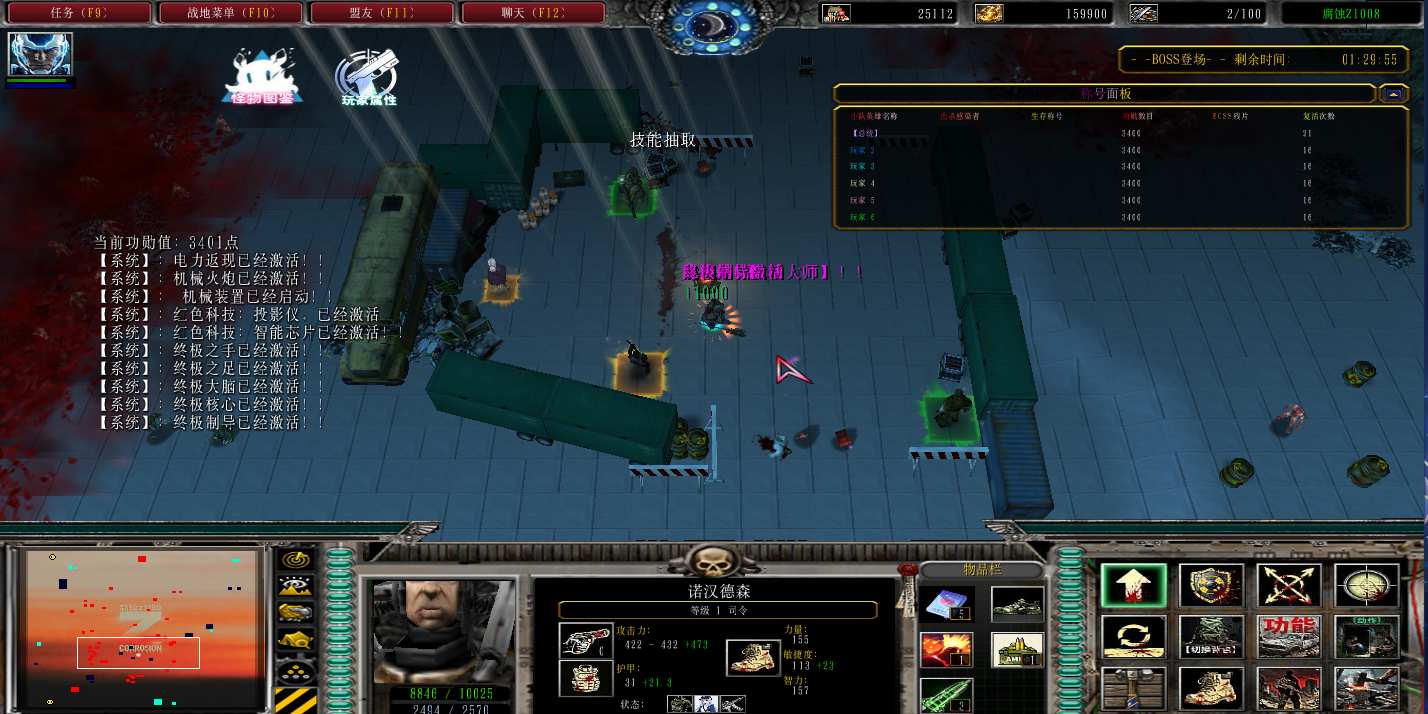Activate the shield command icon
The image size is (1428, 714).
(1211, 586)
